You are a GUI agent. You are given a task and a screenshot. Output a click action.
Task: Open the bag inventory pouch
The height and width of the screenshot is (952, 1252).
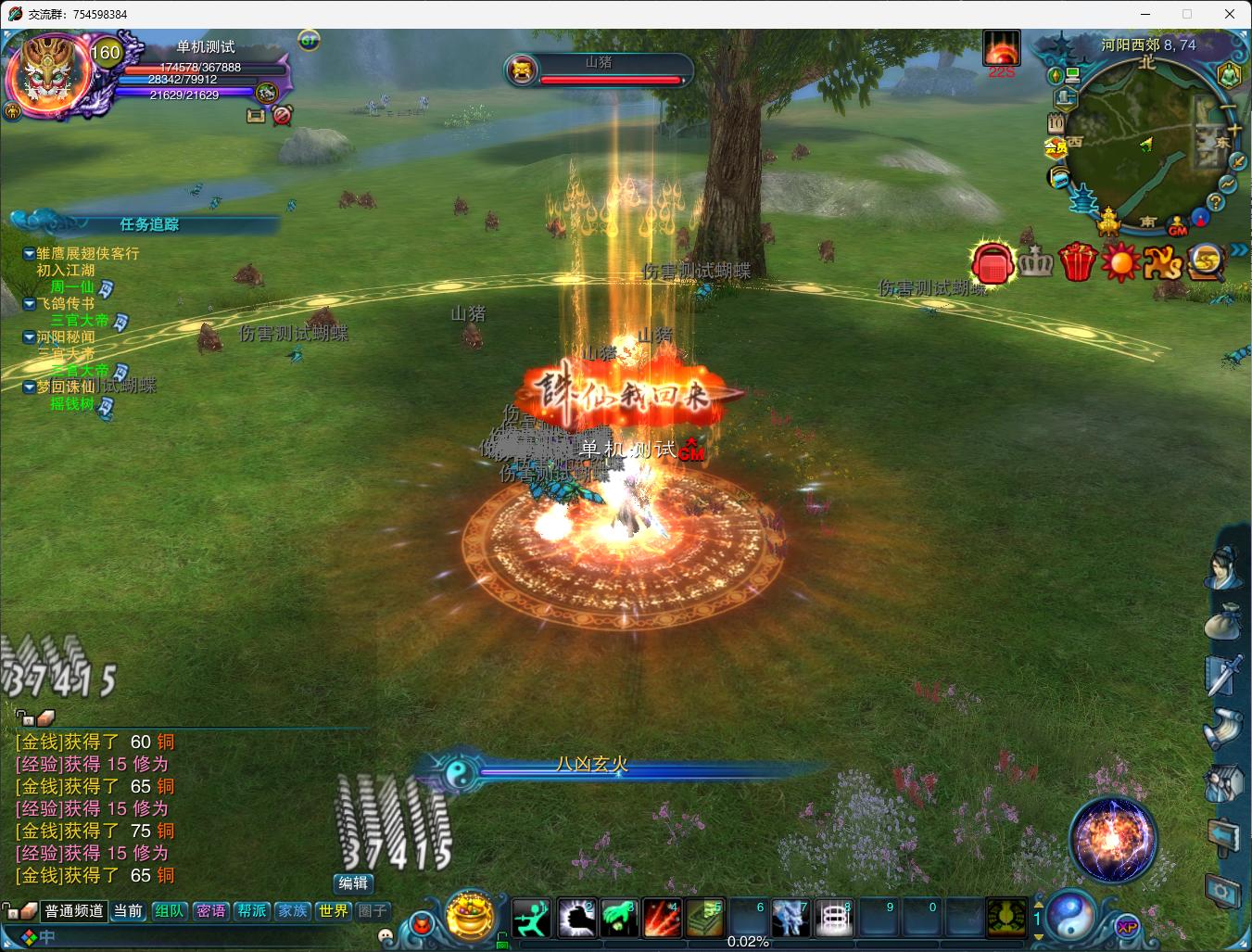tap(1222, 622)
